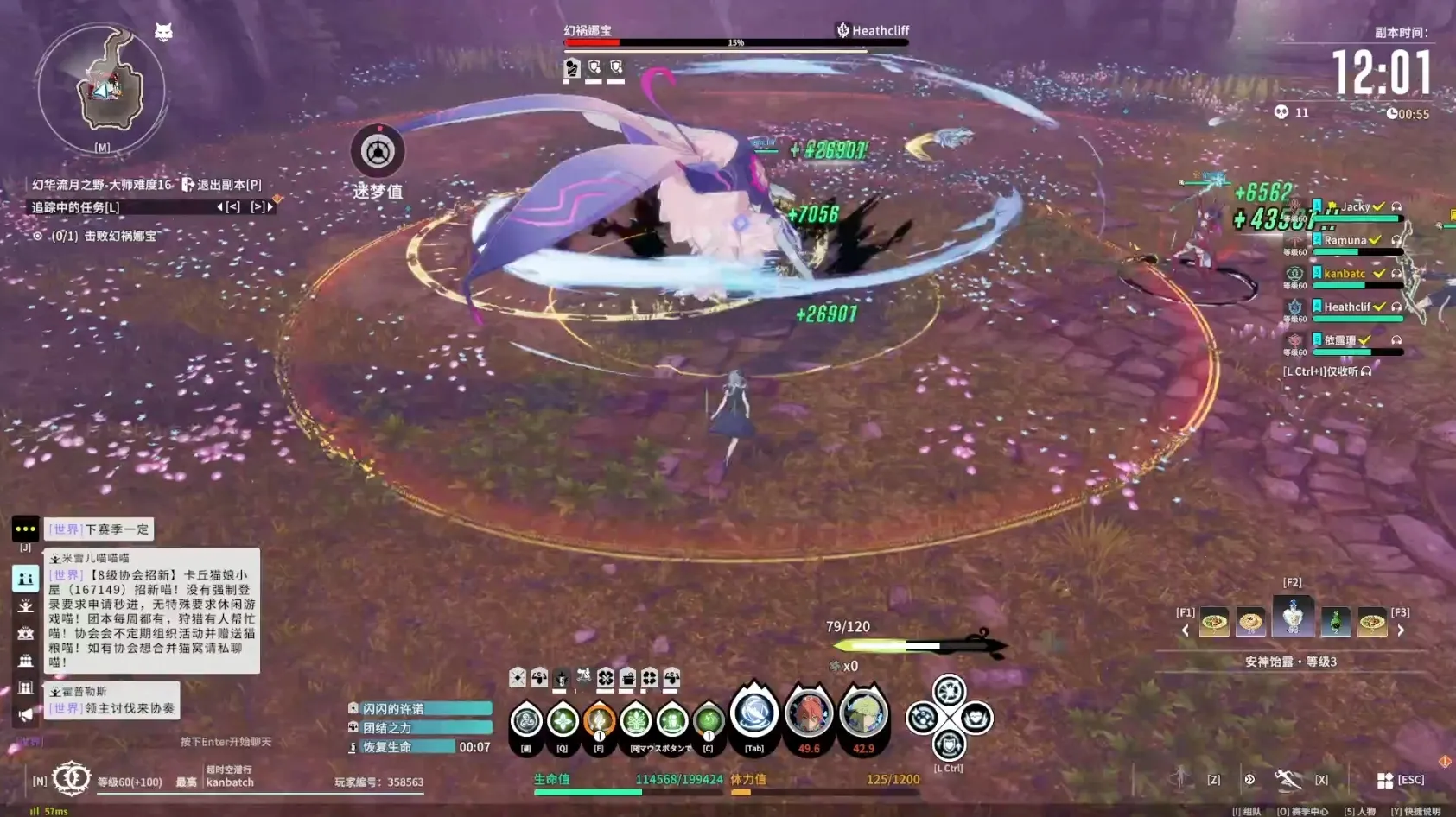Click 退出副本 to exit the dungeon

pyautogui.click(x=221, y=185)
